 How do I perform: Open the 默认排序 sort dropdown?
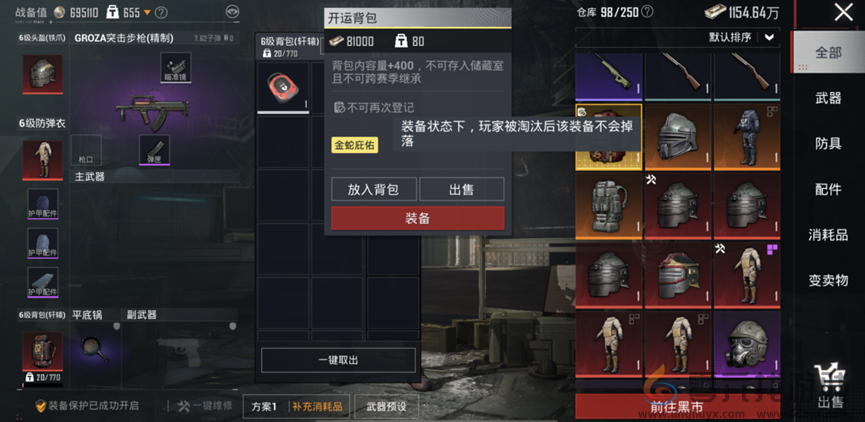point(742,37)
